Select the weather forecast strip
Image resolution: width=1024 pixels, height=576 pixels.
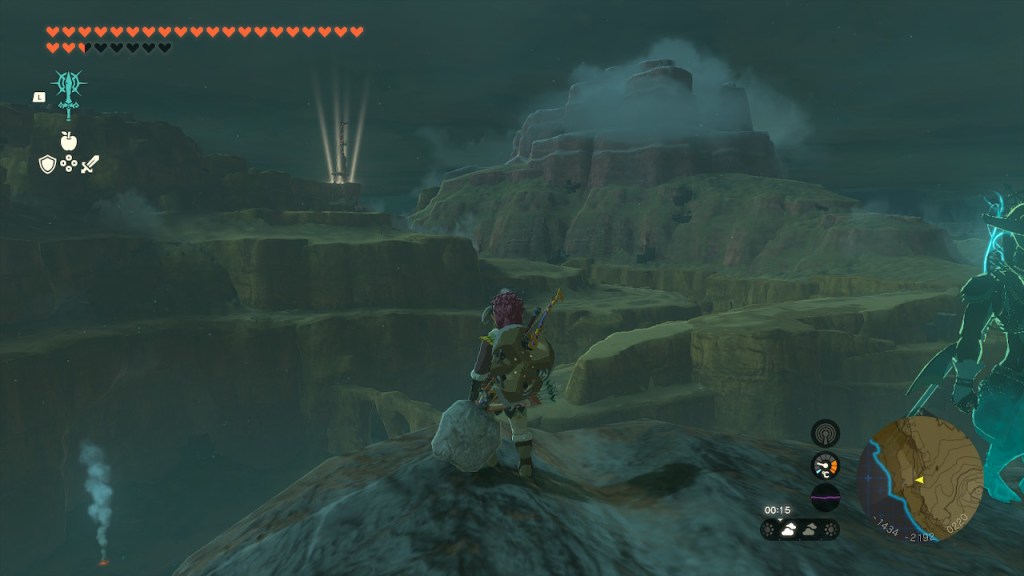point(800,529)
